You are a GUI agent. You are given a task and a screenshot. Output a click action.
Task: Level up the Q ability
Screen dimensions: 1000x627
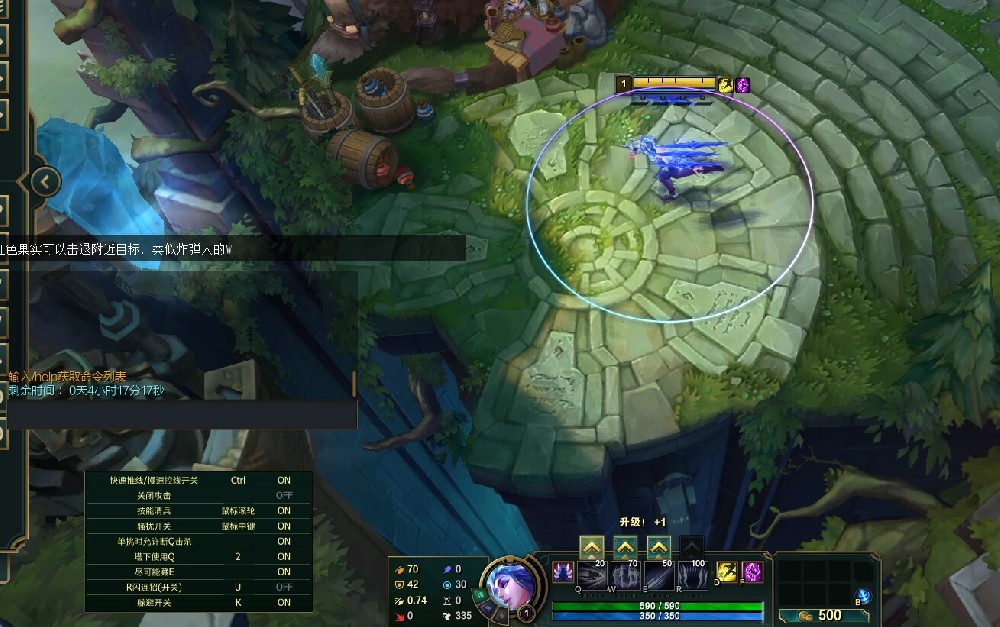click(591, 547)
